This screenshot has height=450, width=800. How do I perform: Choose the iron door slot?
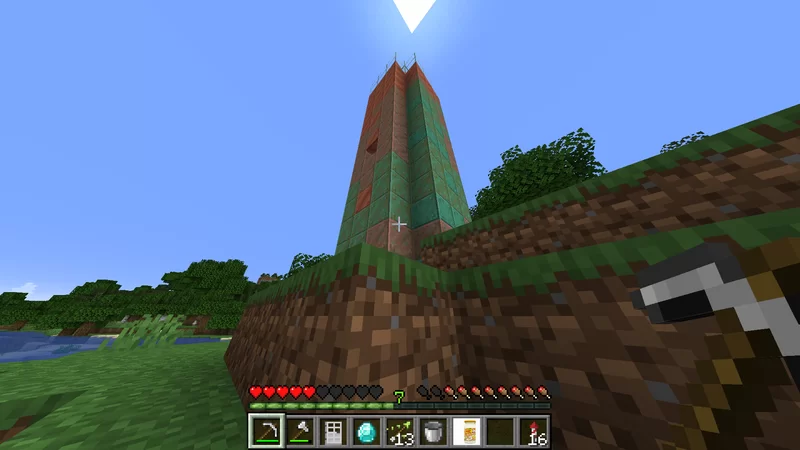[x=333, y=432]
